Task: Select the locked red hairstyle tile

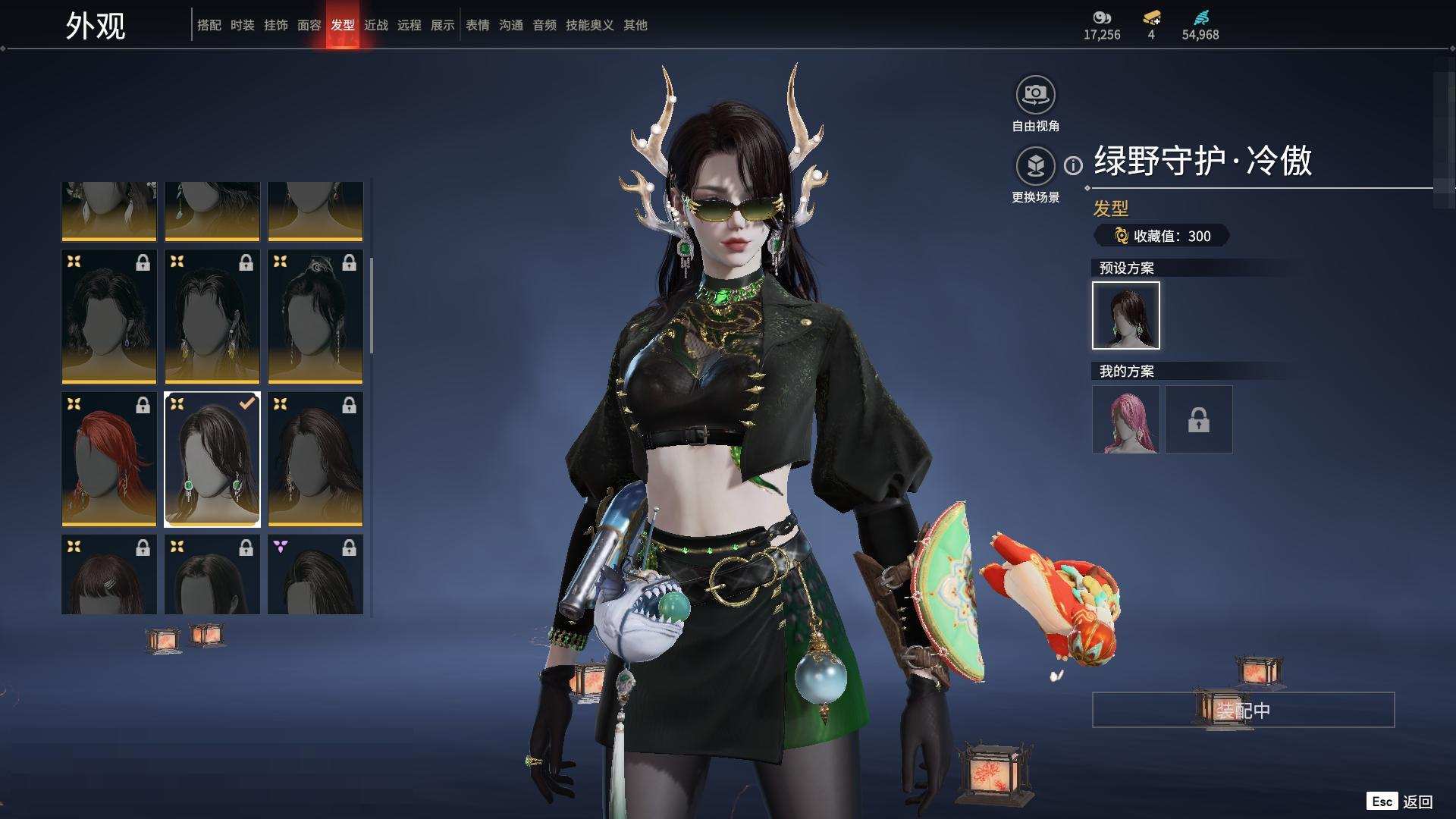Action: [109, 459]
